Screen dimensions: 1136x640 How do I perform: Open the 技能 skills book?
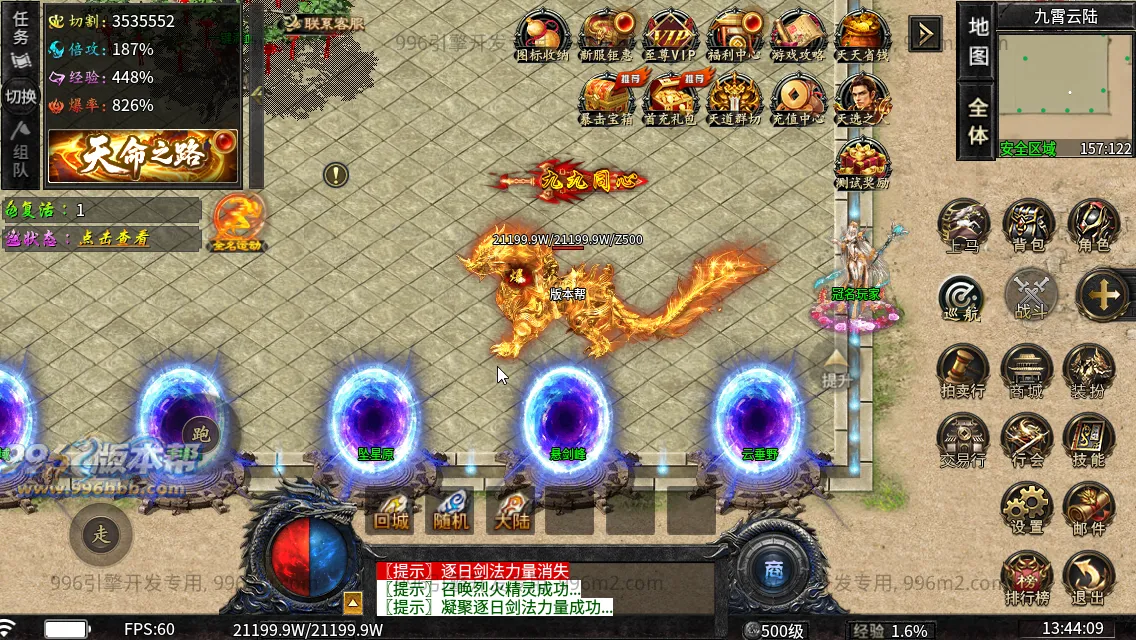point(1090,439)
